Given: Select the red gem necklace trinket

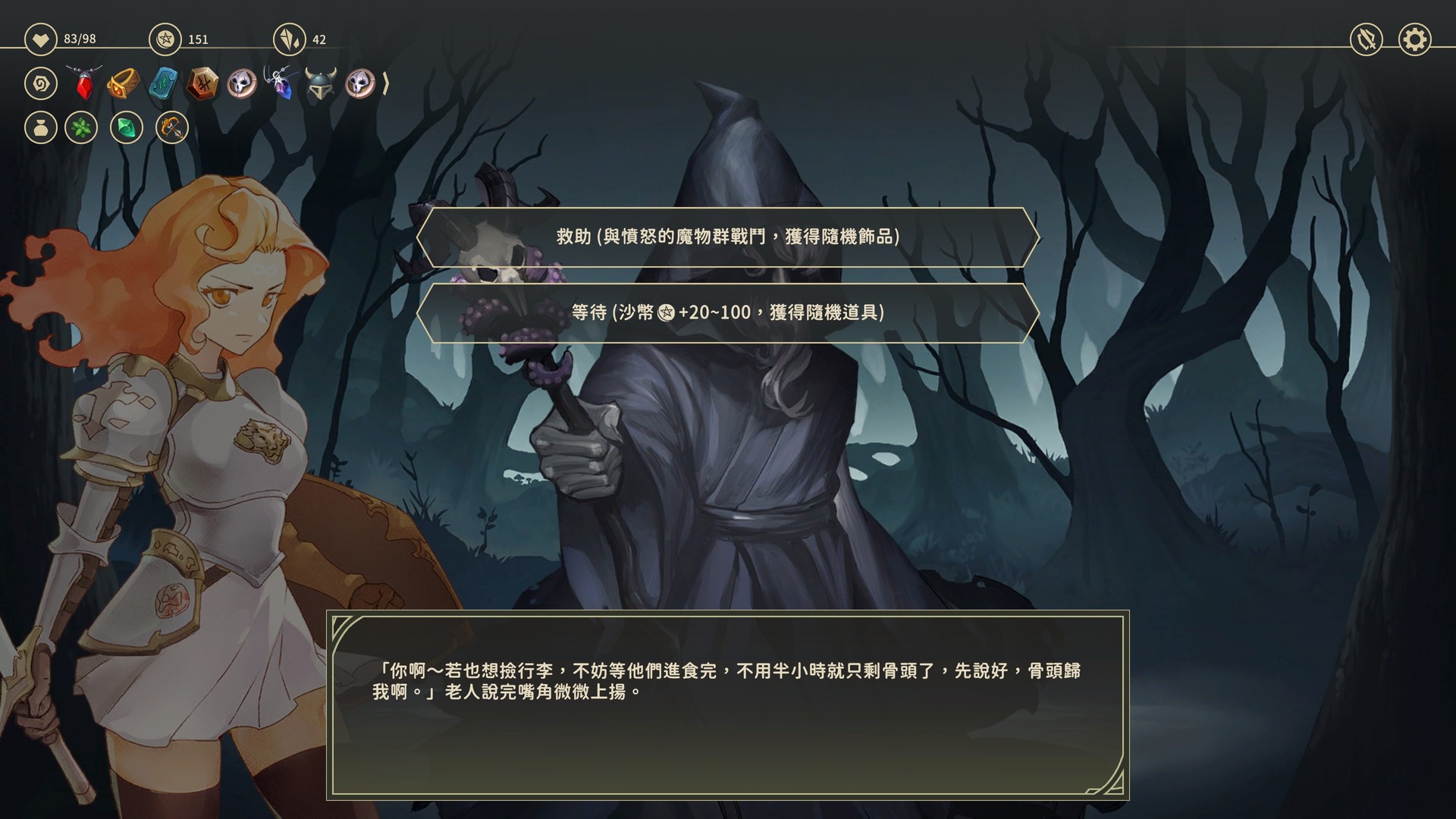Looking at the screenshot, I should click(85, 85).
